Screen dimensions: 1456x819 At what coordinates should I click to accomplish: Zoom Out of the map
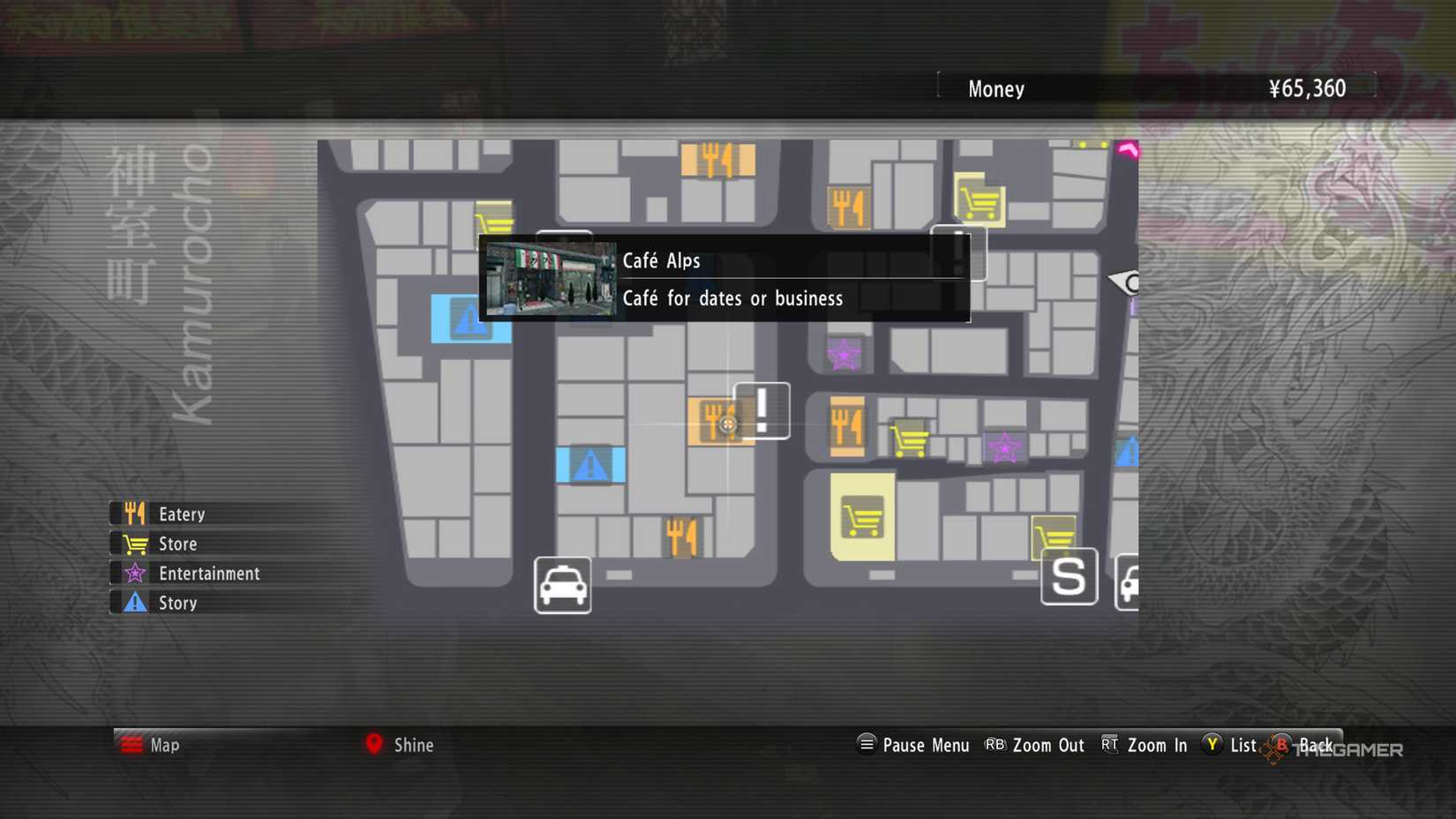[x=1049, y=745]
